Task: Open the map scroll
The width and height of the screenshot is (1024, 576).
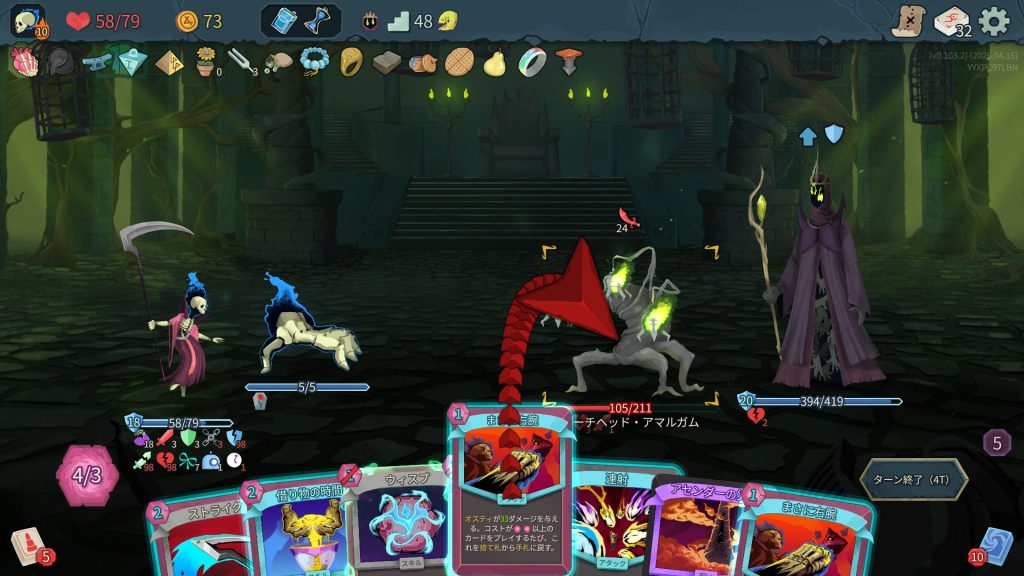Action: coord(908,21)
